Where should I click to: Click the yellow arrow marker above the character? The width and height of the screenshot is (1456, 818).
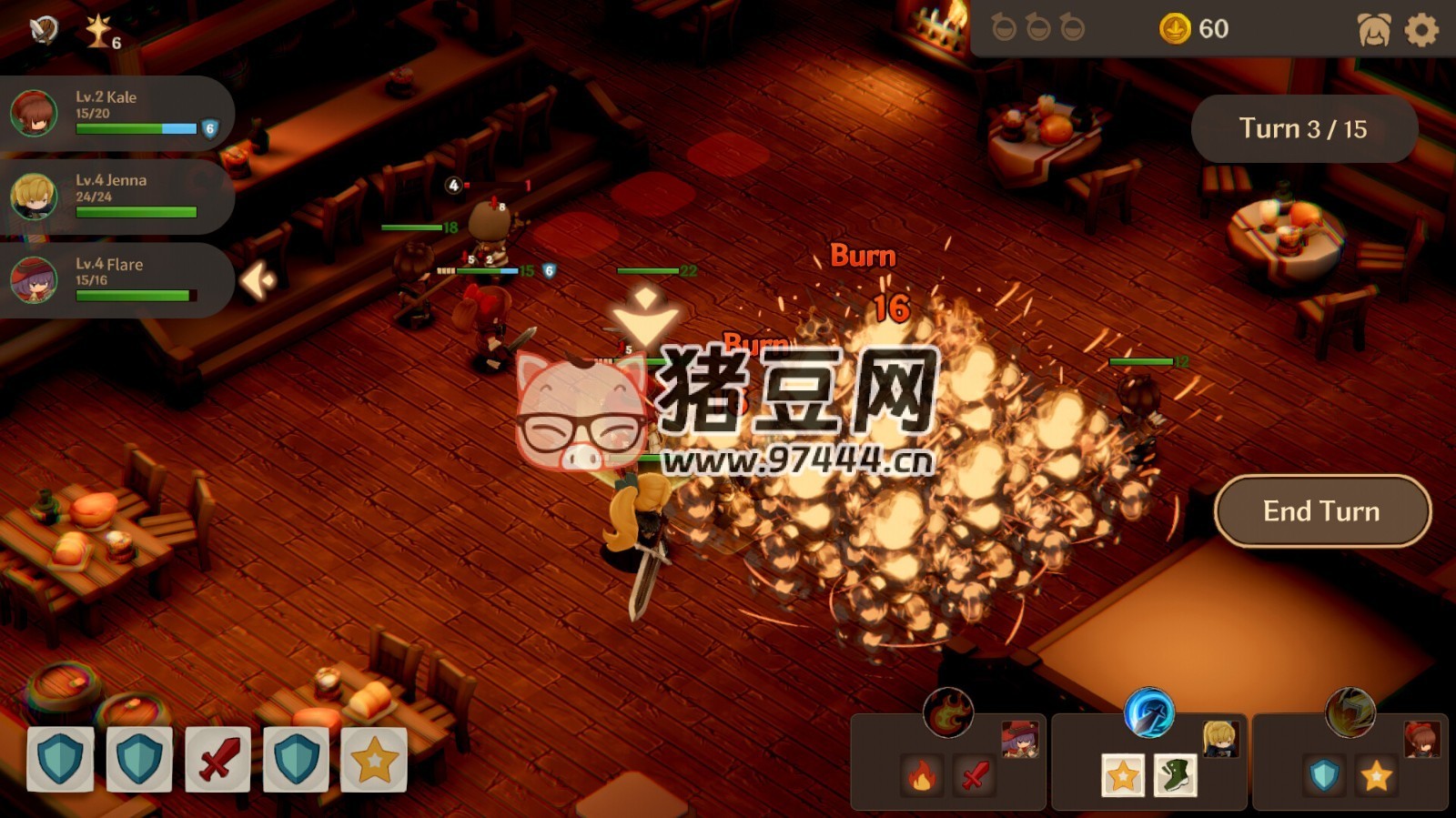pyautogui.click(x=645, y=318)
